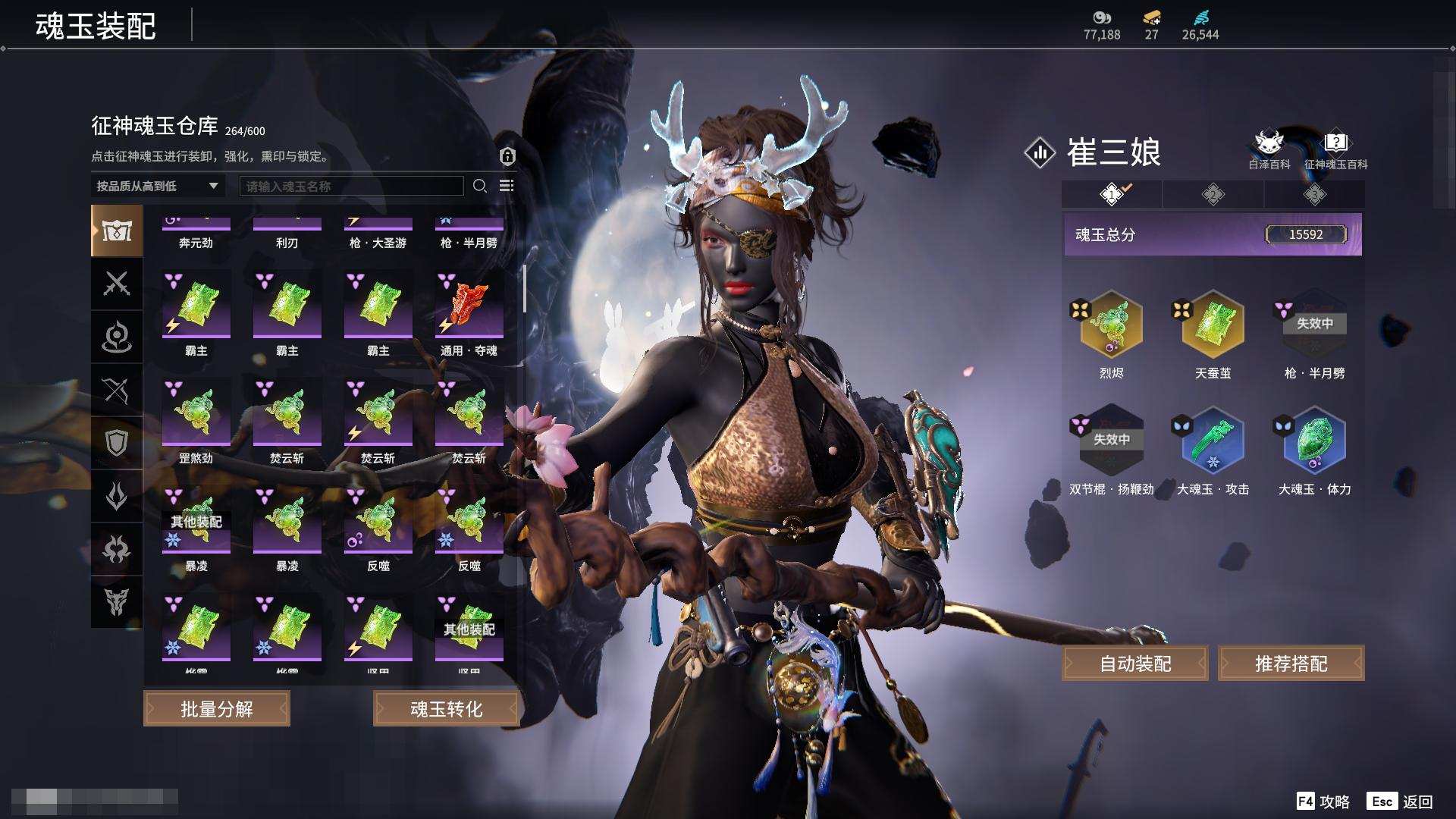1456x819 pixels.
Task: Choose the 大魂玉·攻击 equipped slot
Action: pyautogui.click(x=1213, y=441)
